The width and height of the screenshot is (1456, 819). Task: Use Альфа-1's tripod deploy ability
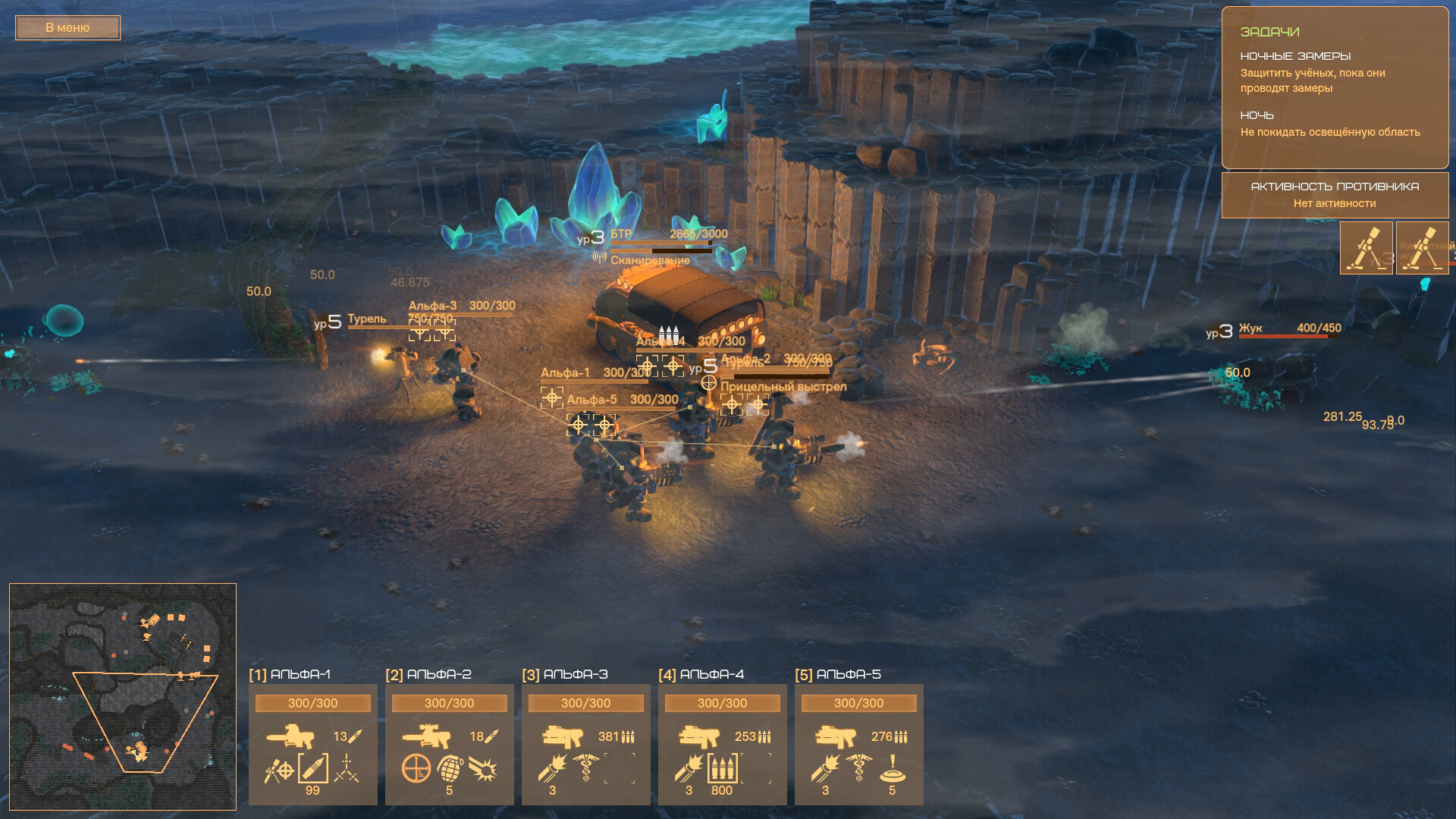coord(347,769)
